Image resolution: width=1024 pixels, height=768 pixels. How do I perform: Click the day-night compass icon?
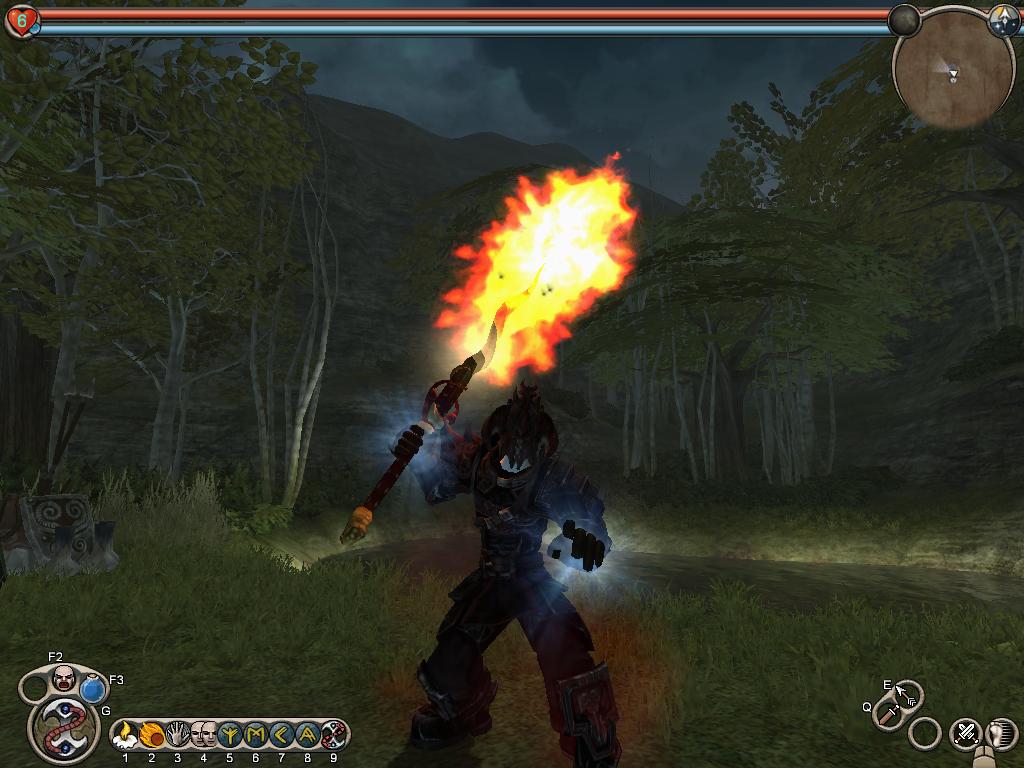pyautogui.click(x=1003, y=22)
